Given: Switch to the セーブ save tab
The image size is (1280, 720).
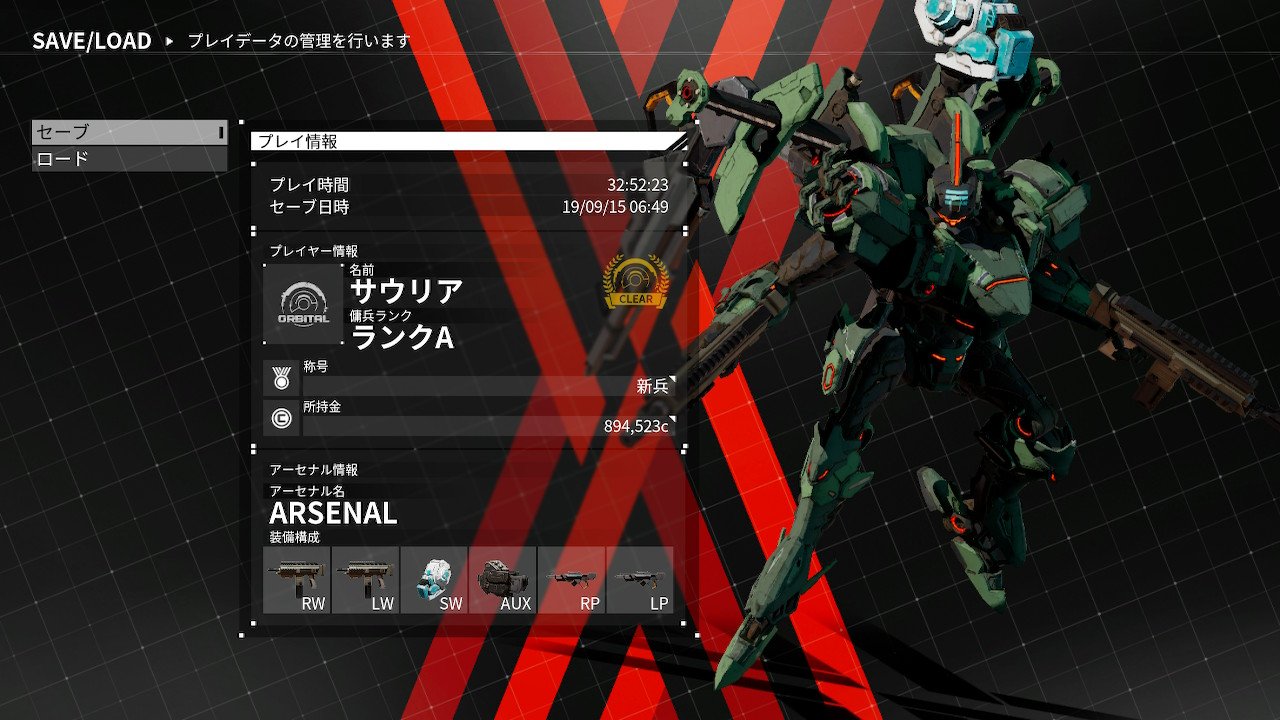Looking at the screenshot, I should [128, 130].
